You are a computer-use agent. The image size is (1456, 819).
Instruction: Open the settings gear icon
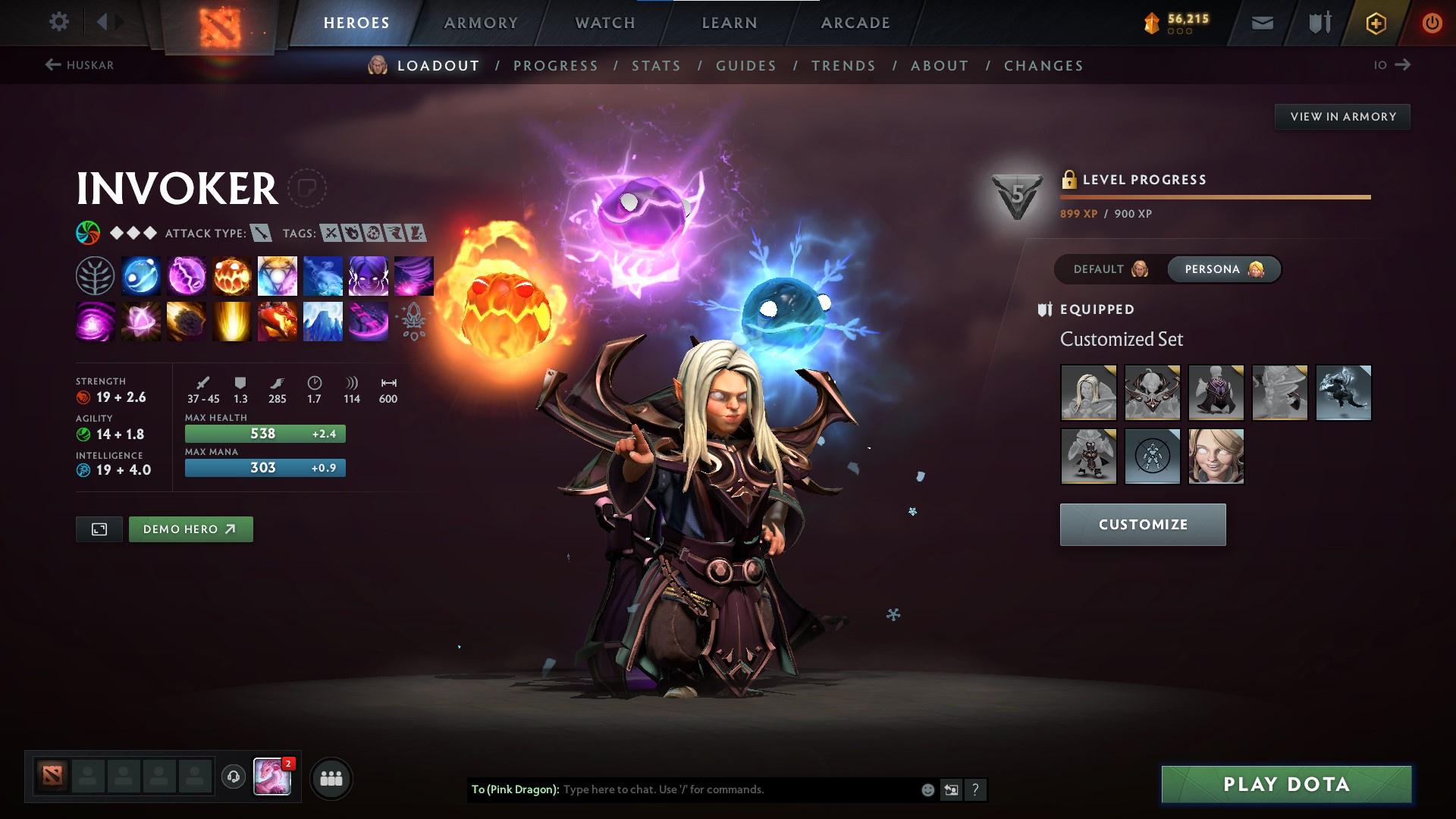tap(59, 22)
